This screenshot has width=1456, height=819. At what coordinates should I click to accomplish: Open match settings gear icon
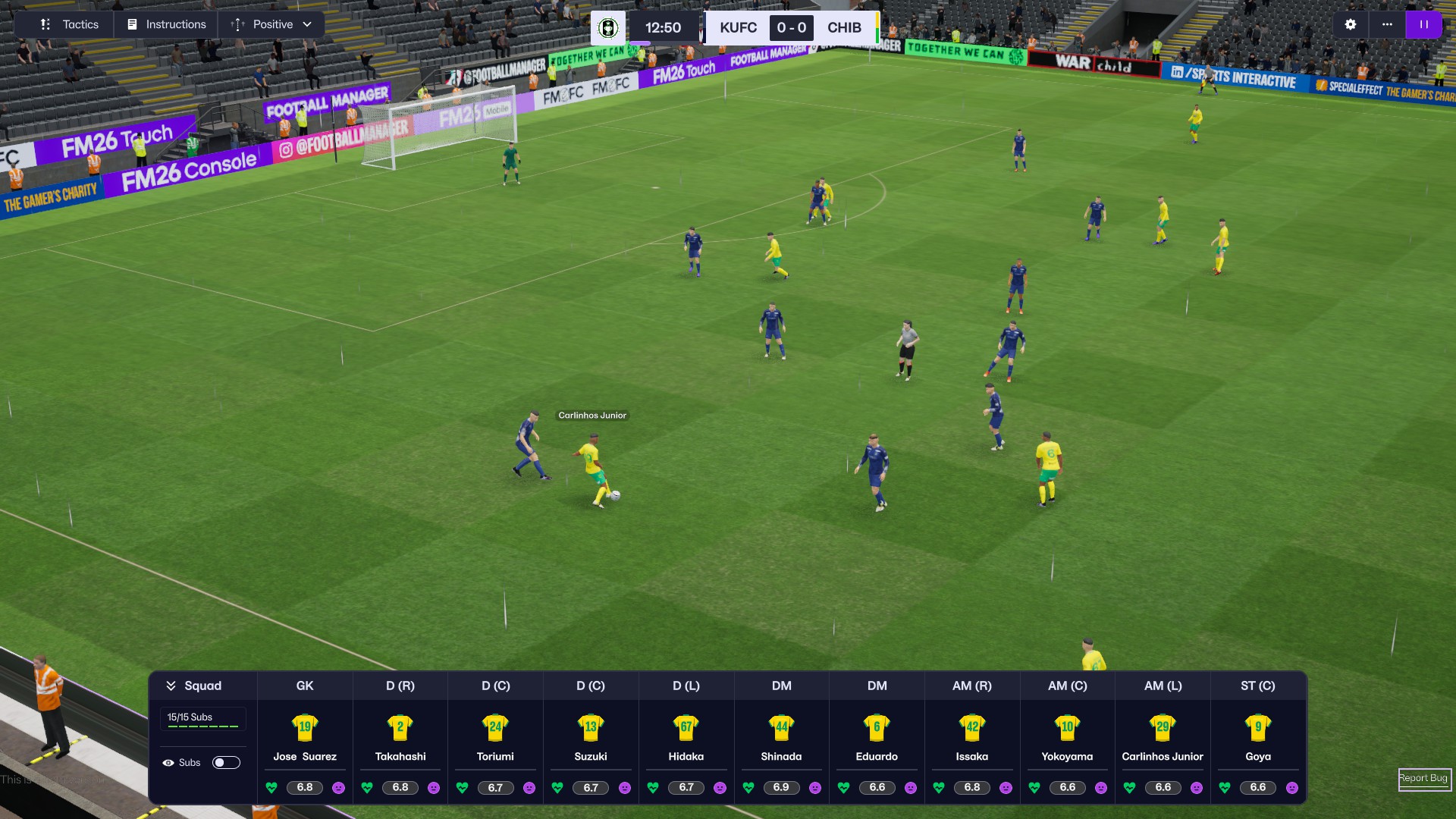click(1351, 24)
